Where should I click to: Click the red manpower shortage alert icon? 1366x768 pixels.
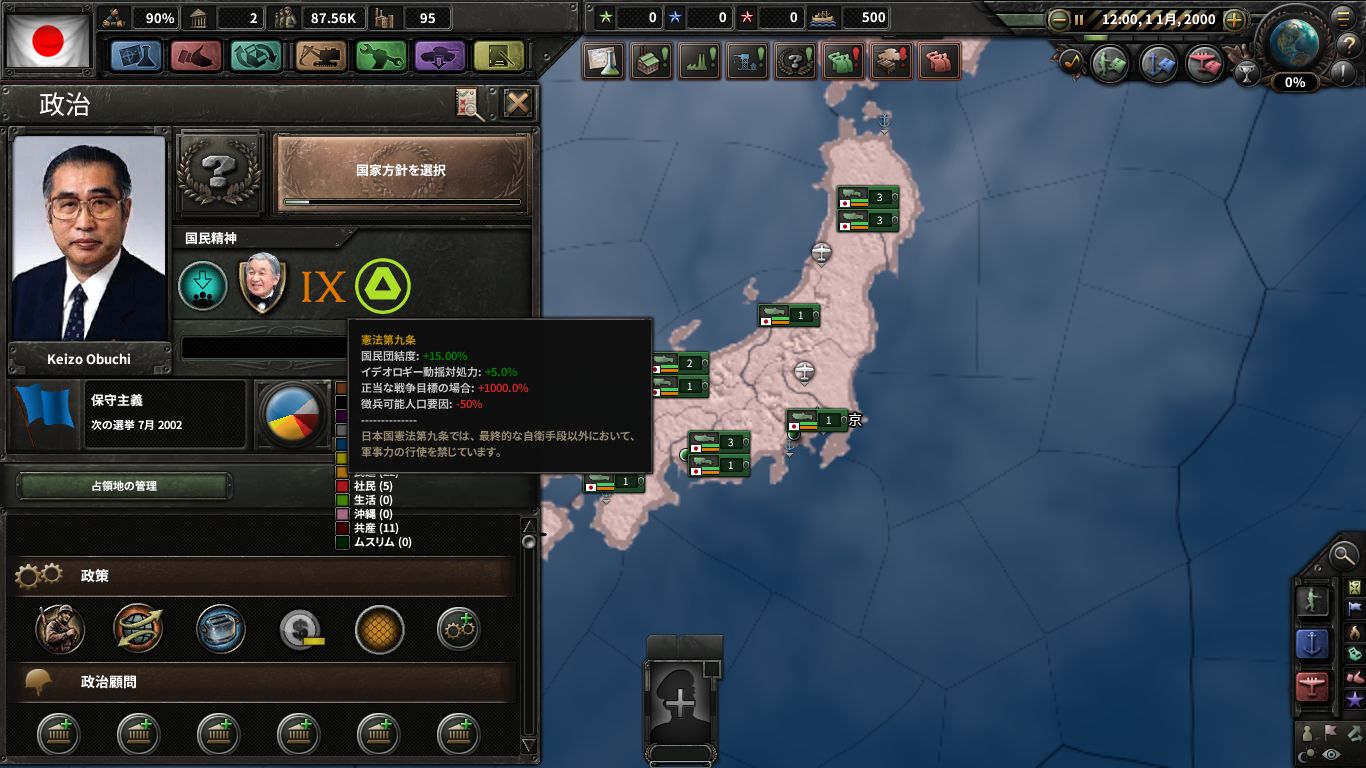[x=937, y=60]
